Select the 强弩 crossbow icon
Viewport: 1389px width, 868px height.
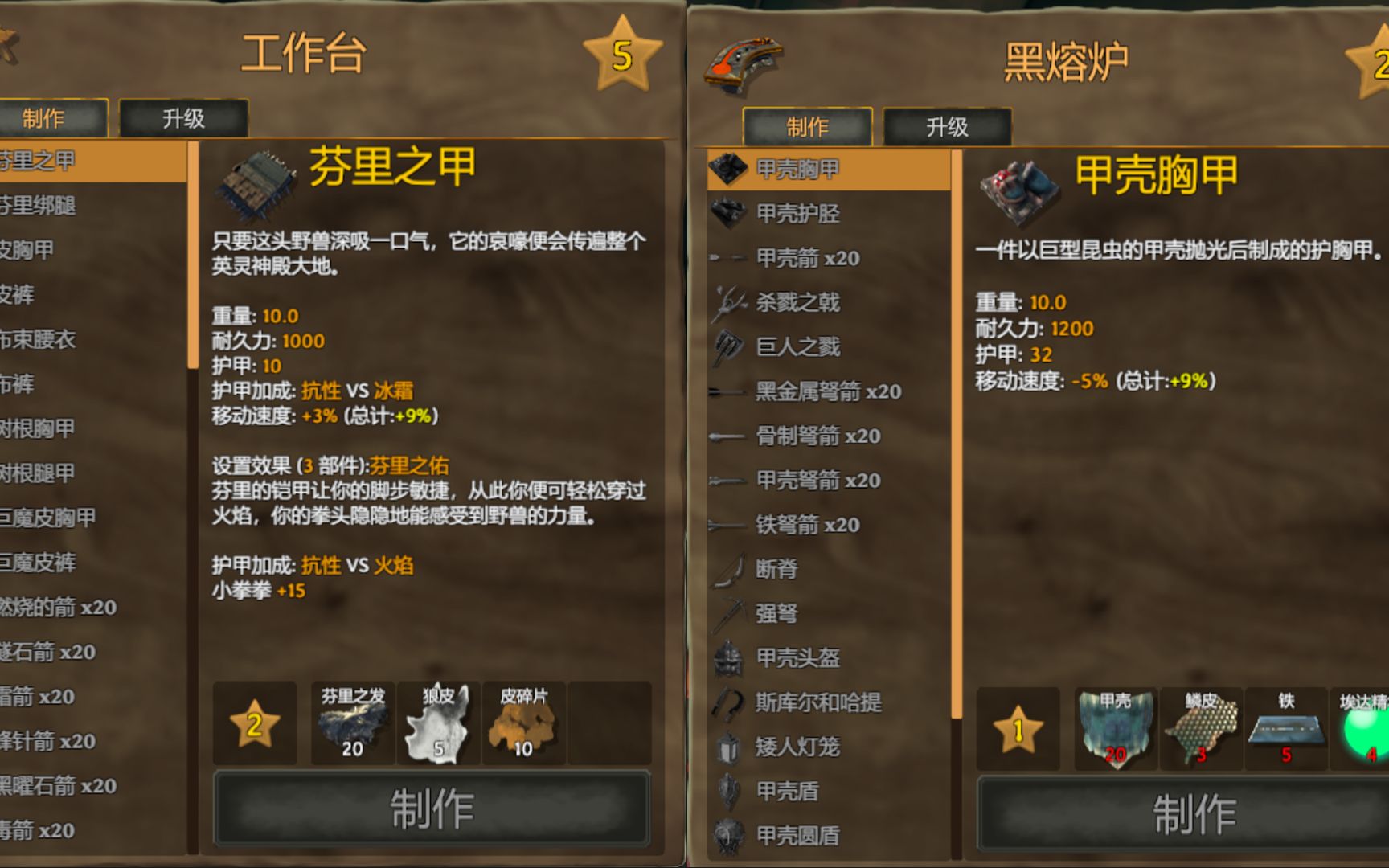[x=728, y=614]
